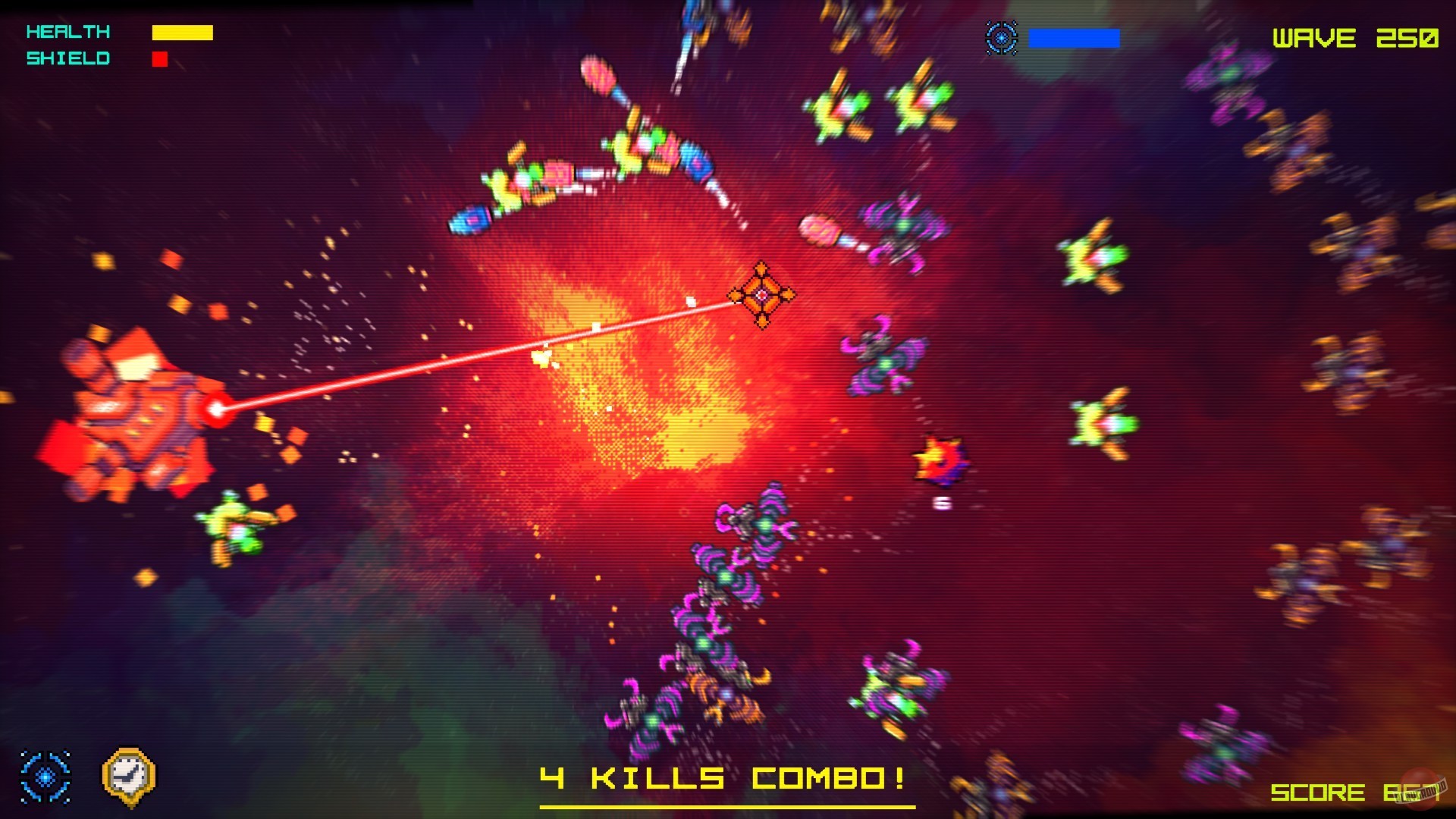Click the red player ship firing the laser
Screen dimensions: 1456x819
tap(136, 409)
